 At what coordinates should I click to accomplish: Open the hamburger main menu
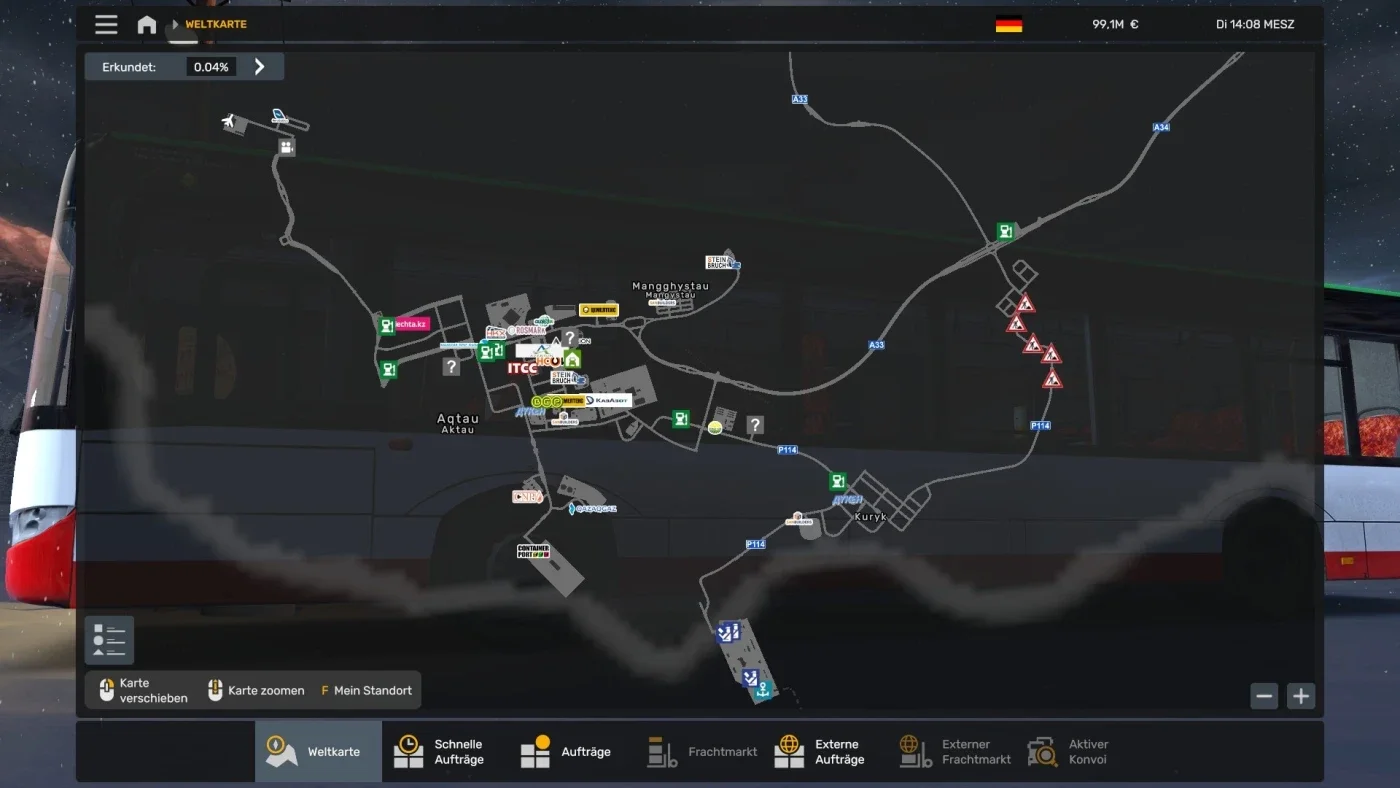[x=106, y=24]
